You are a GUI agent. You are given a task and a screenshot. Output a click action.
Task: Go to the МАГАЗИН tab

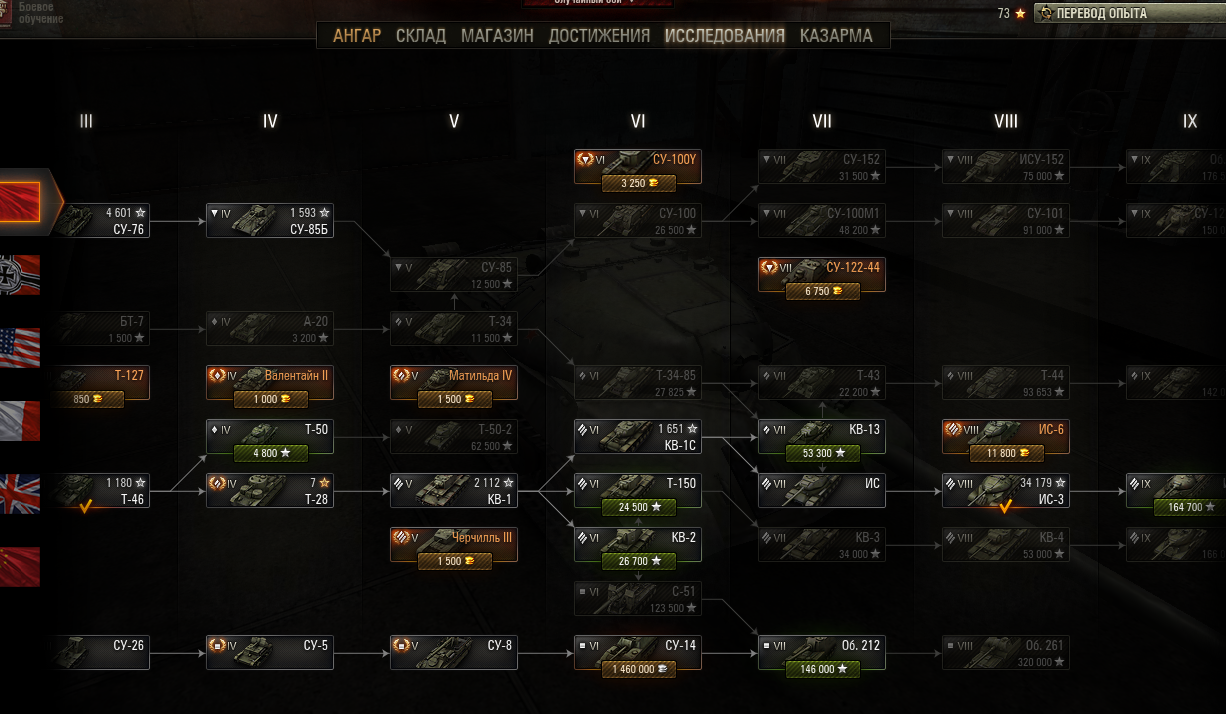click(x=497, y=36)
